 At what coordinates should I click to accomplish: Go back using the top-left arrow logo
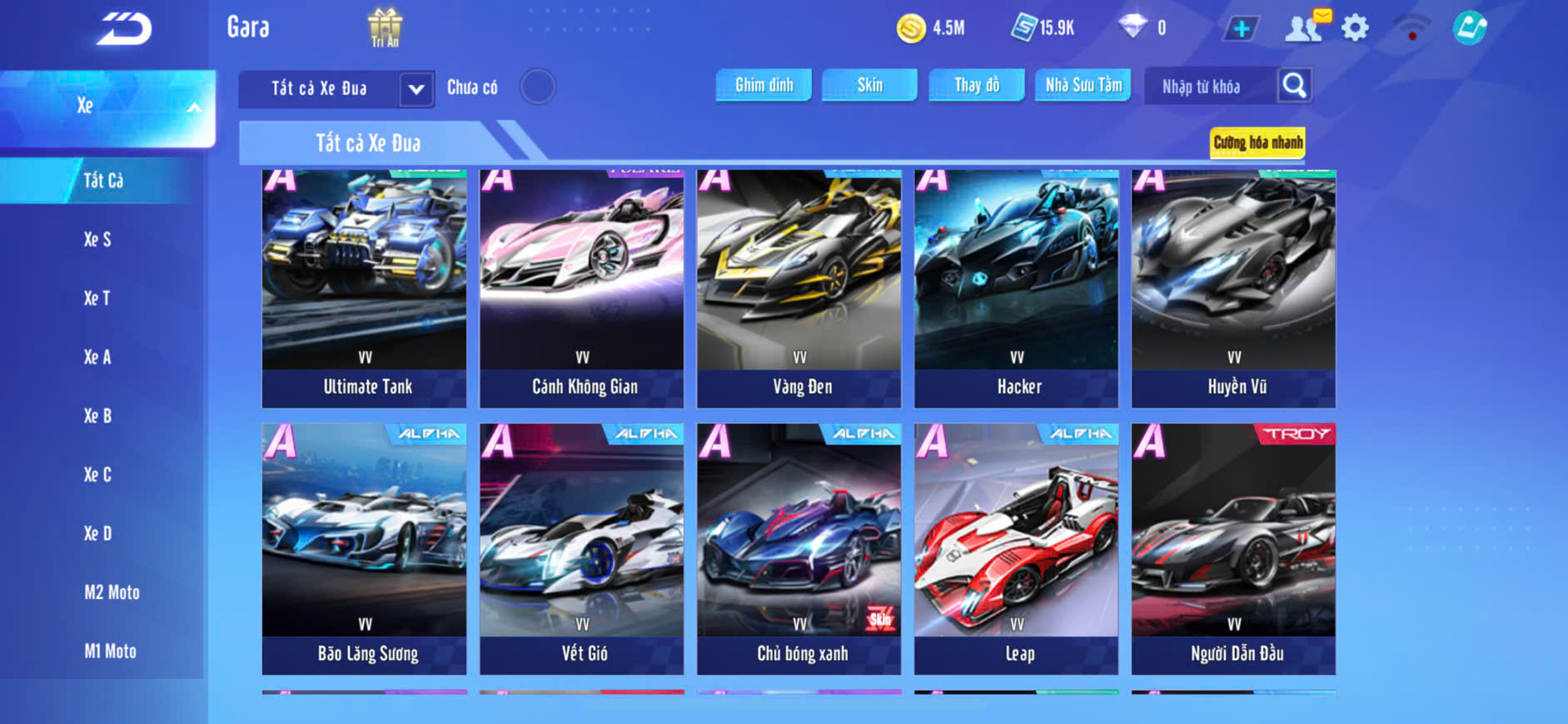[124, 28]
